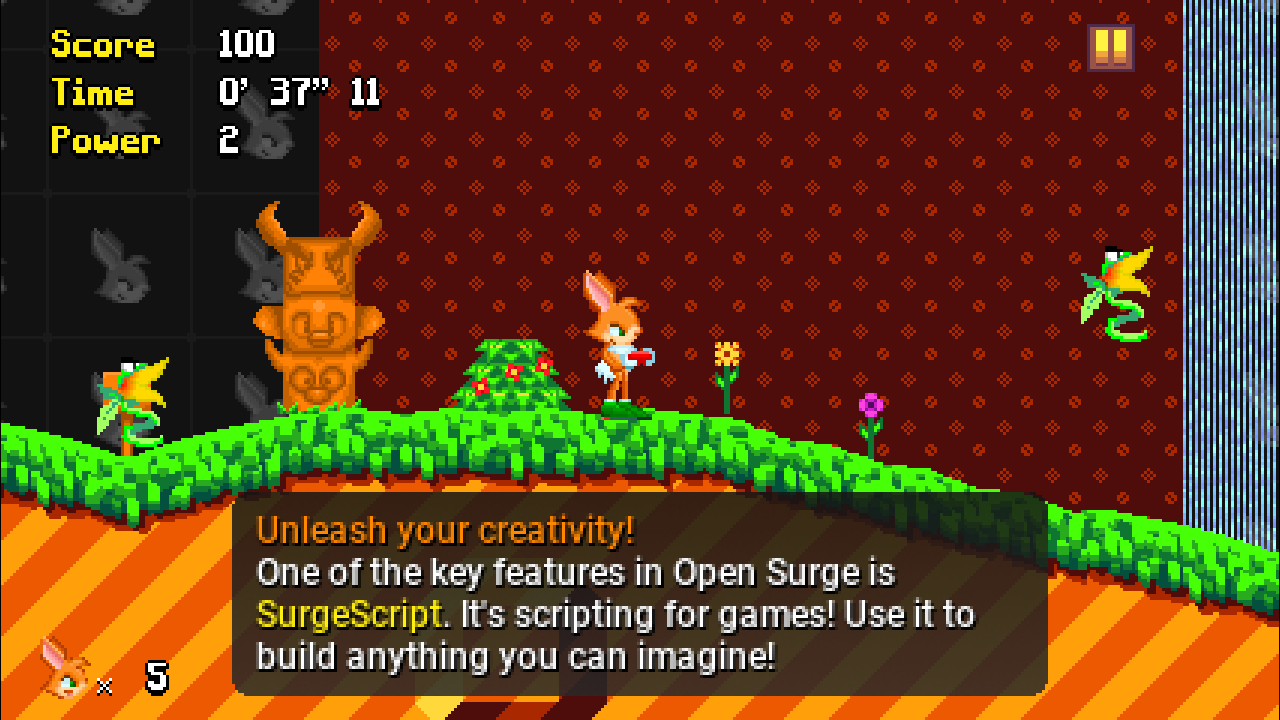Pause the game with the pause button
The width and height of the screenshot is (1280, 720).
click(x=1111, y=47)
